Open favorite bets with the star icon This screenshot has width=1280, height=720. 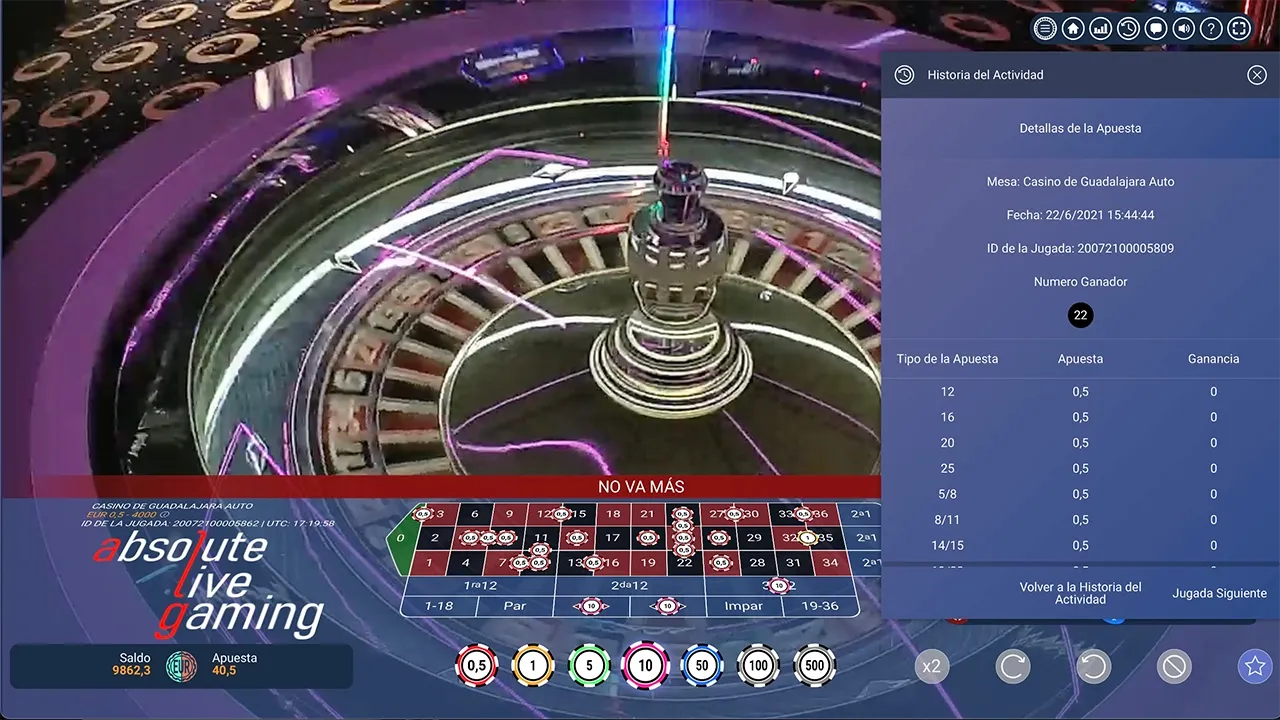(1254, 666)
